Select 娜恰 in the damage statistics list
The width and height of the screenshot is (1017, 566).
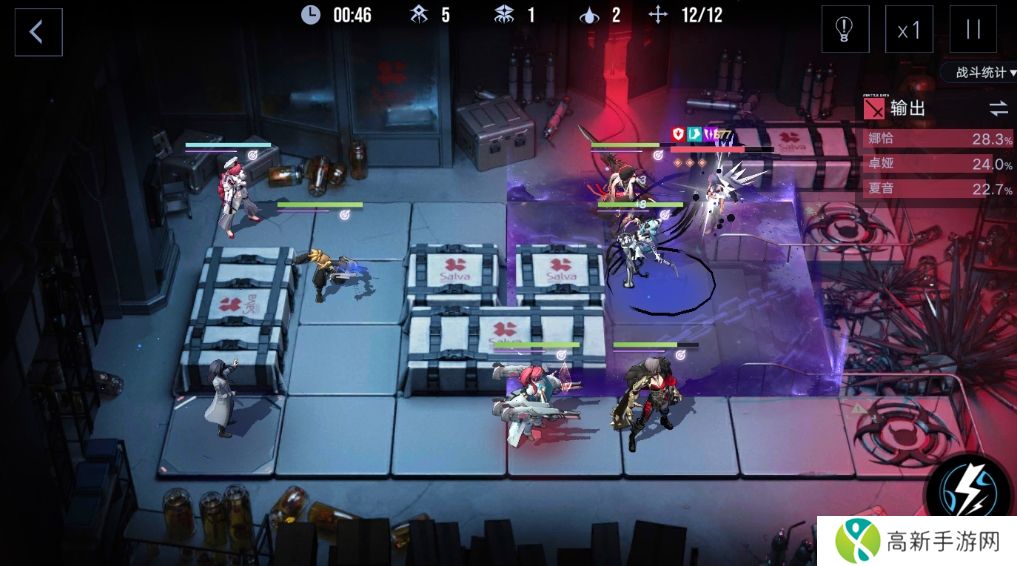[938, 139]
